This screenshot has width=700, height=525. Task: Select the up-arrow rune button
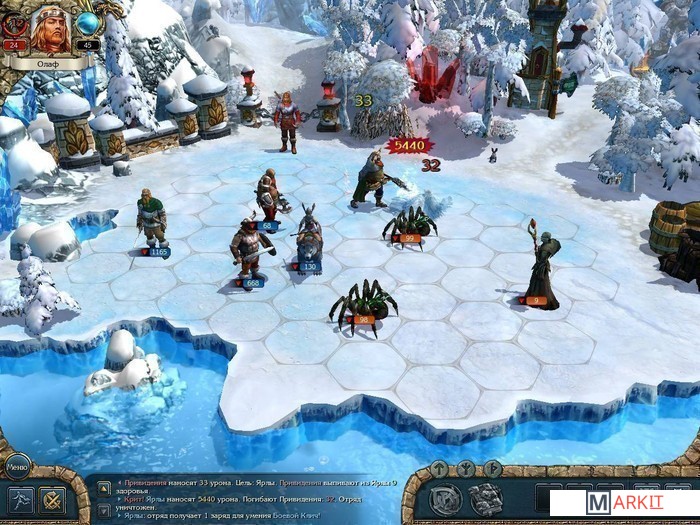(438, 468)
